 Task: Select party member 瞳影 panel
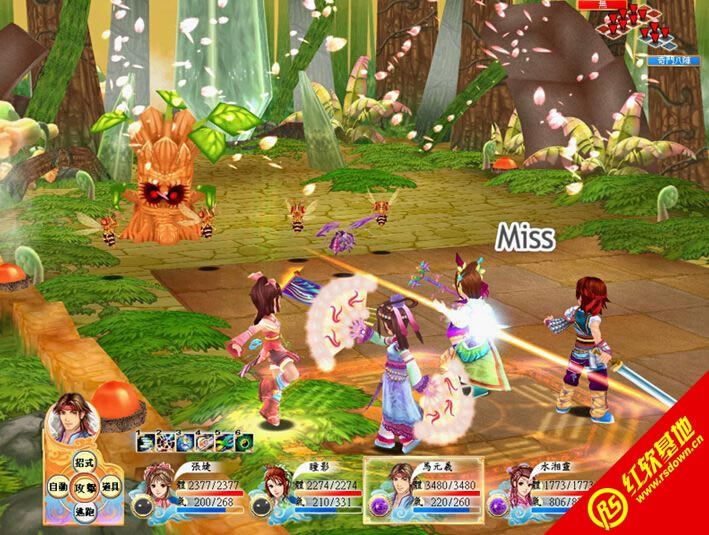tap(304, 488)
